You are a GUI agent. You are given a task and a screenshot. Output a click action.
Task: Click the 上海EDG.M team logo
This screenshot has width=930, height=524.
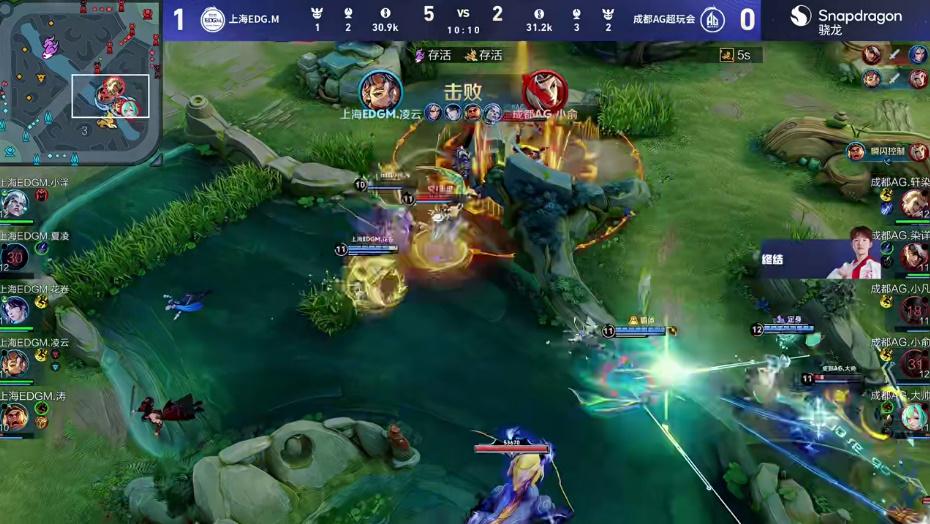[212, 19]
